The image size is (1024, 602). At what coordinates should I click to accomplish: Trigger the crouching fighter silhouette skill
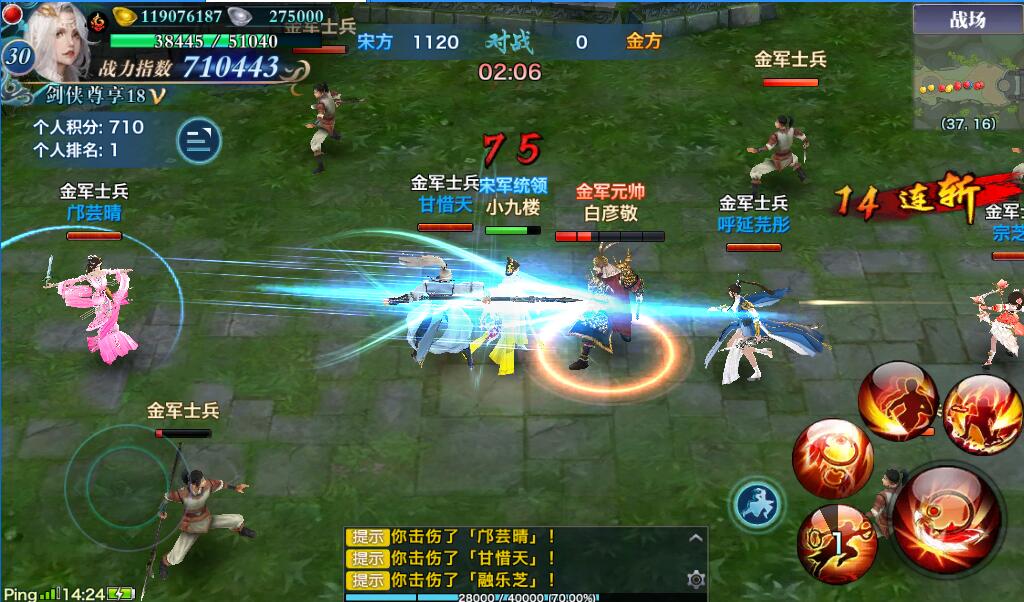pos(897,400)
